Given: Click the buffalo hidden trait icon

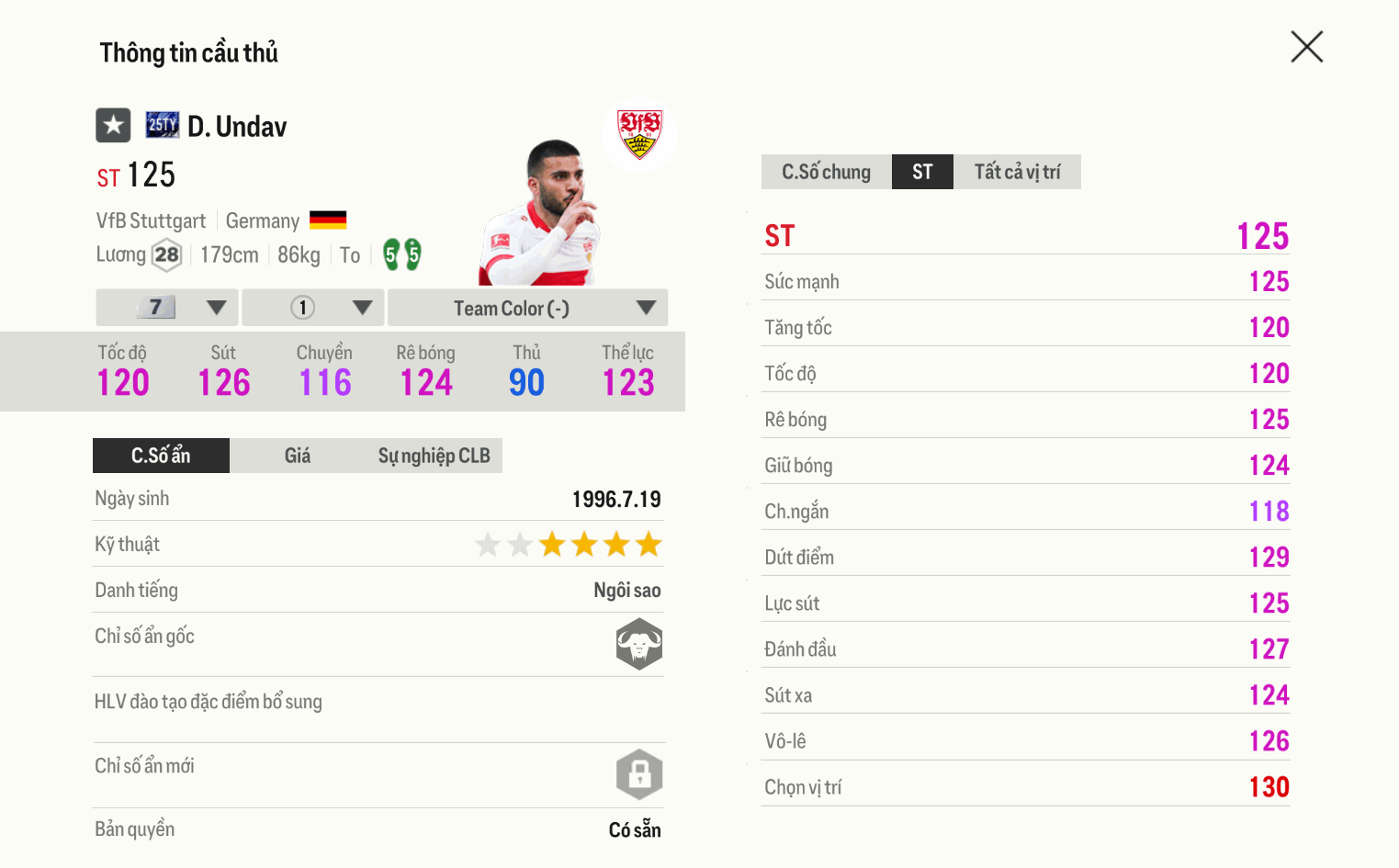Looking at the screenshot, I should 639,644.
